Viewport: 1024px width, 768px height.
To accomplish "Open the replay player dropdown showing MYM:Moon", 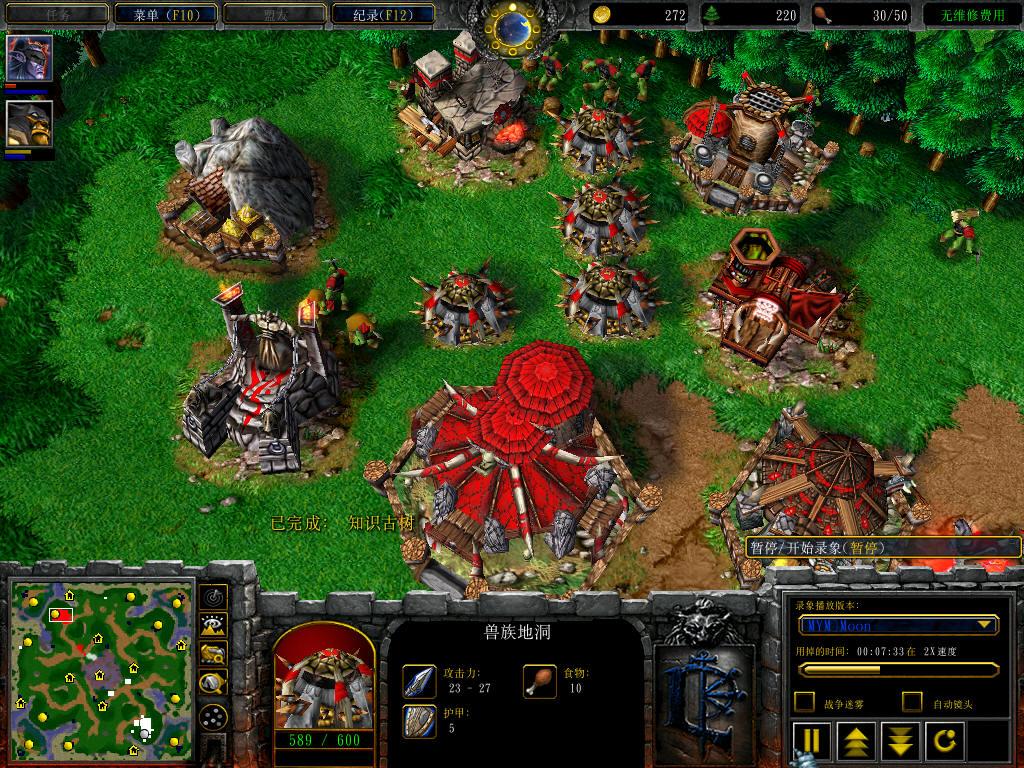I will click(x=898, y=625).
